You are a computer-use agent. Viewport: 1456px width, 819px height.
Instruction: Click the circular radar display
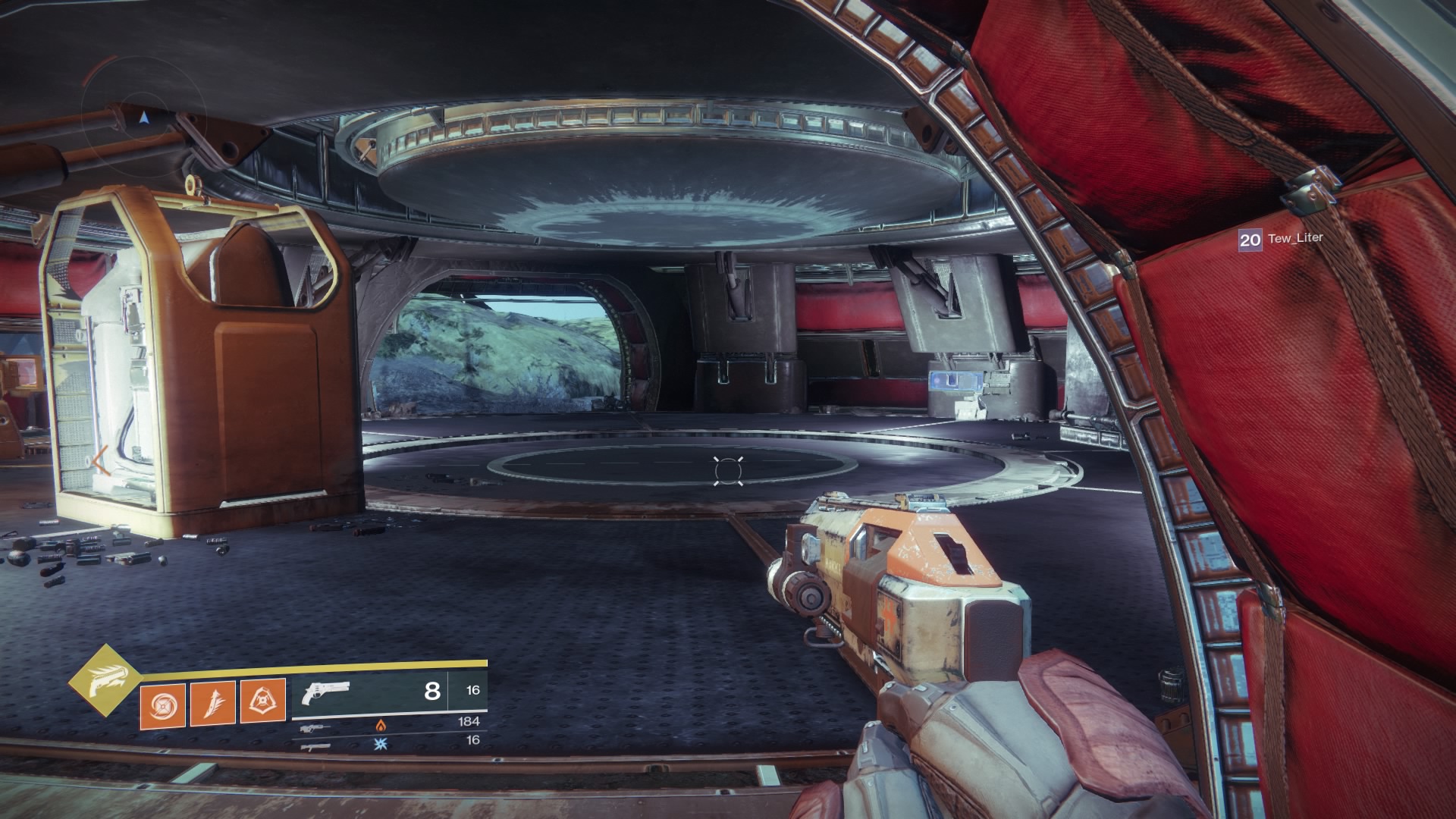click(x=143, y=115)
